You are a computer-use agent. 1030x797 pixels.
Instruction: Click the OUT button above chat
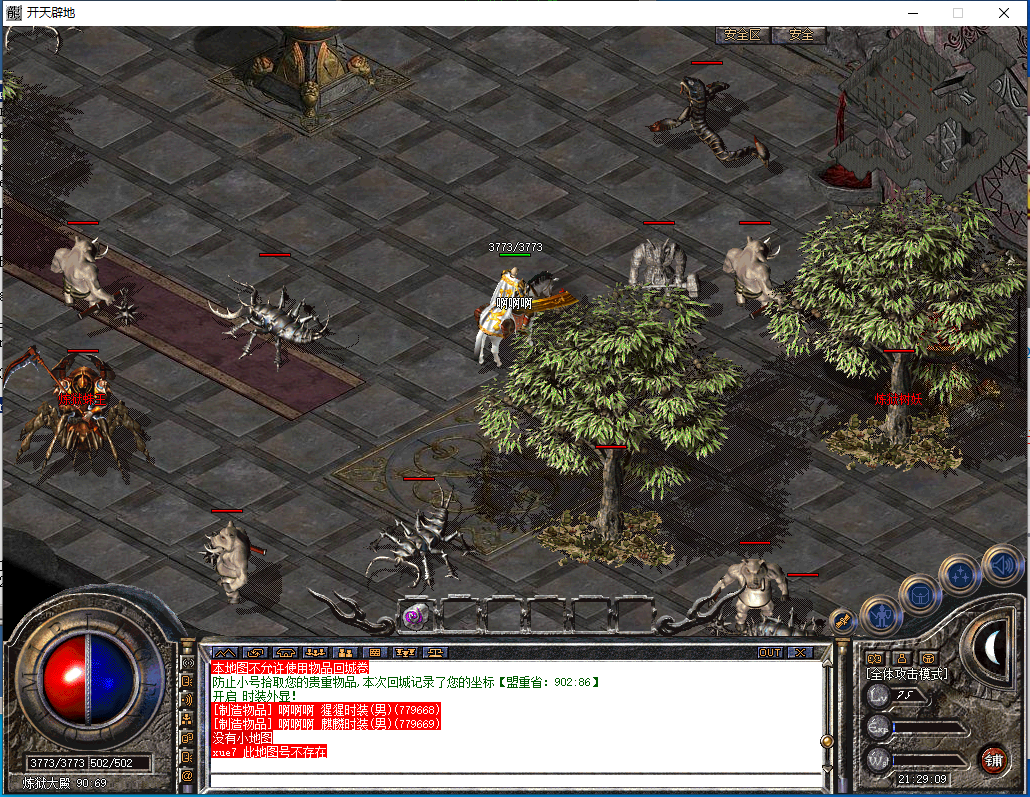(769, 652)
